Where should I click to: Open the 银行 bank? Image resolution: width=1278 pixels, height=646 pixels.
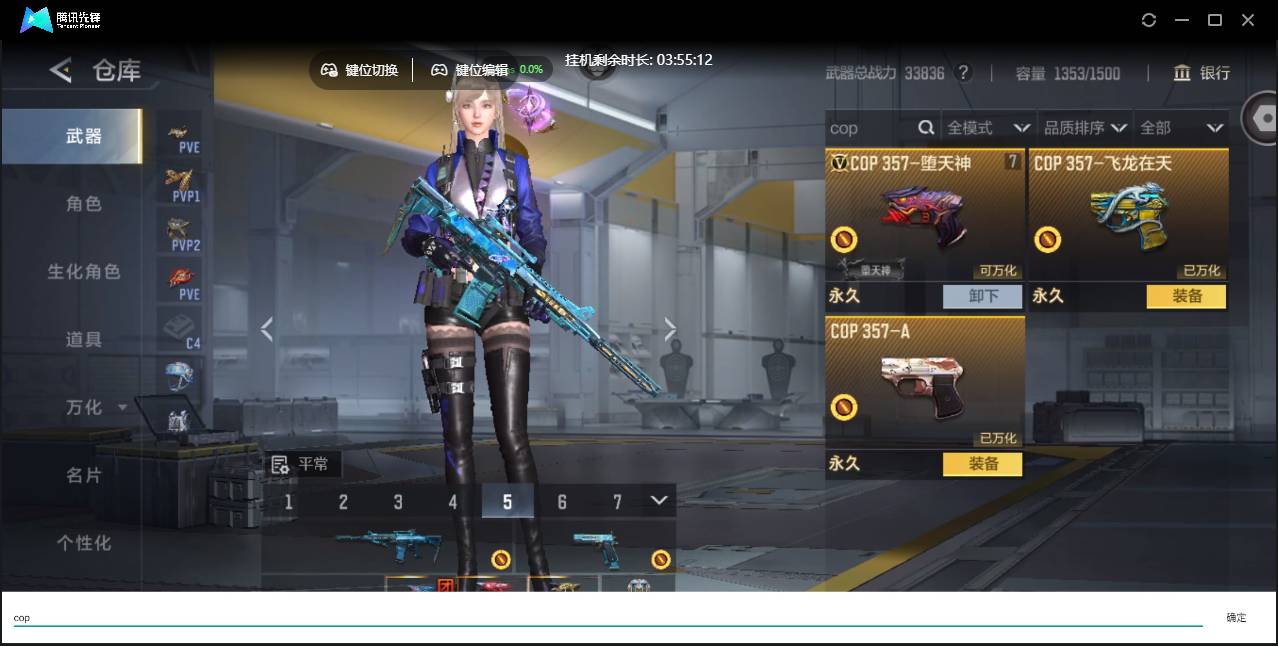coord(1202,73)
